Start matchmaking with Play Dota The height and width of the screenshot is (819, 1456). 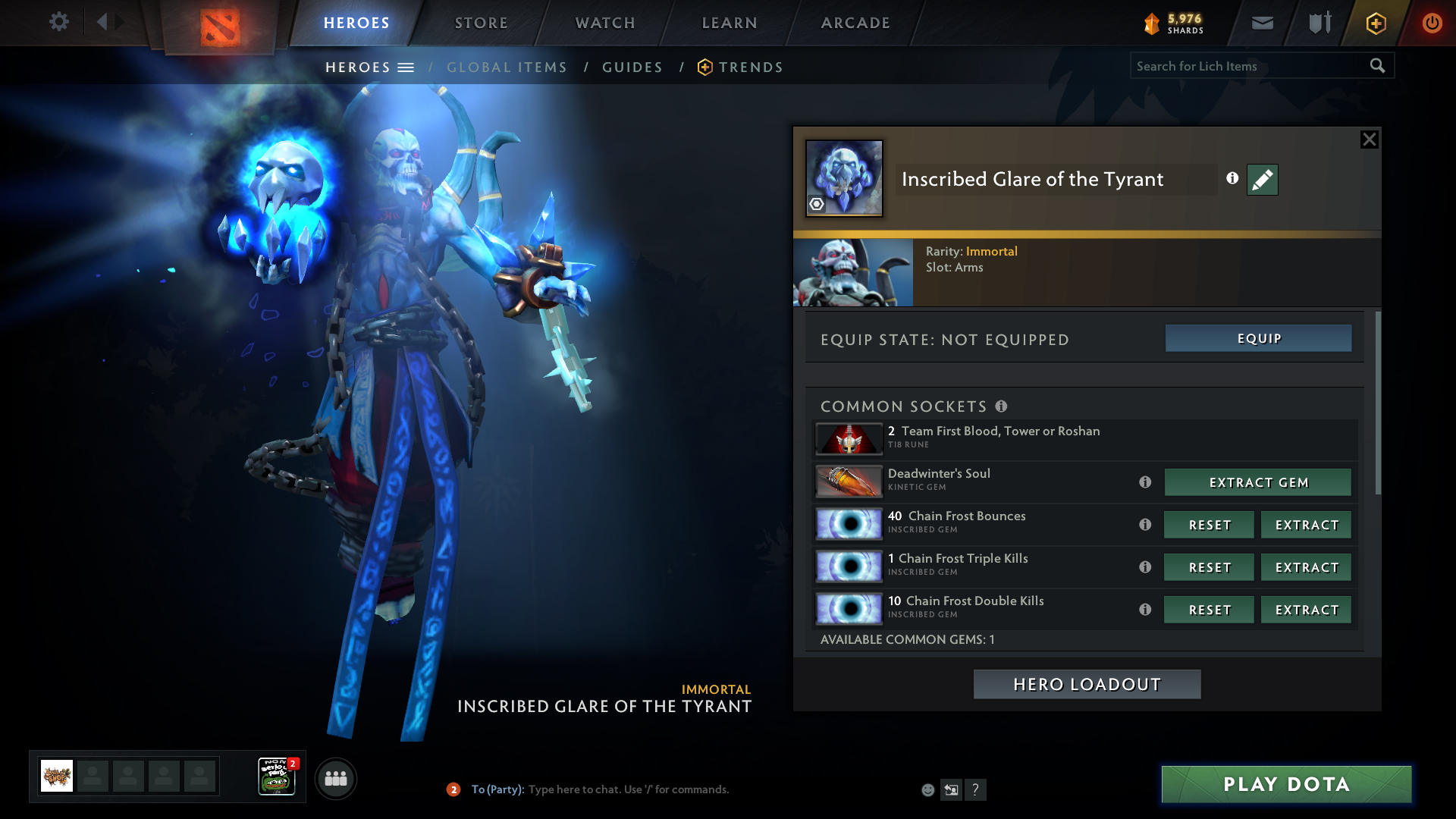[x=1286, y=784]
